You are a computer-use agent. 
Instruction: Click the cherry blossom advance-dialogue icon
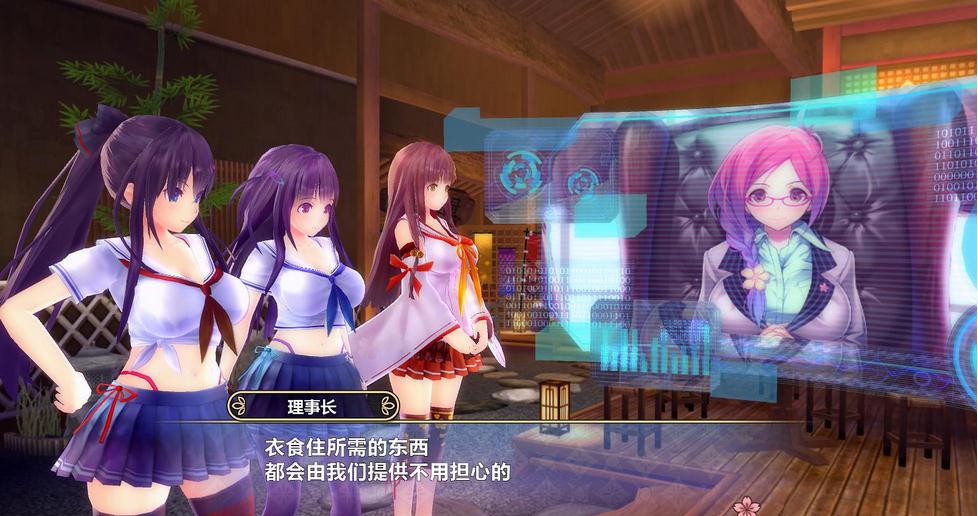(x=746, y=504)
